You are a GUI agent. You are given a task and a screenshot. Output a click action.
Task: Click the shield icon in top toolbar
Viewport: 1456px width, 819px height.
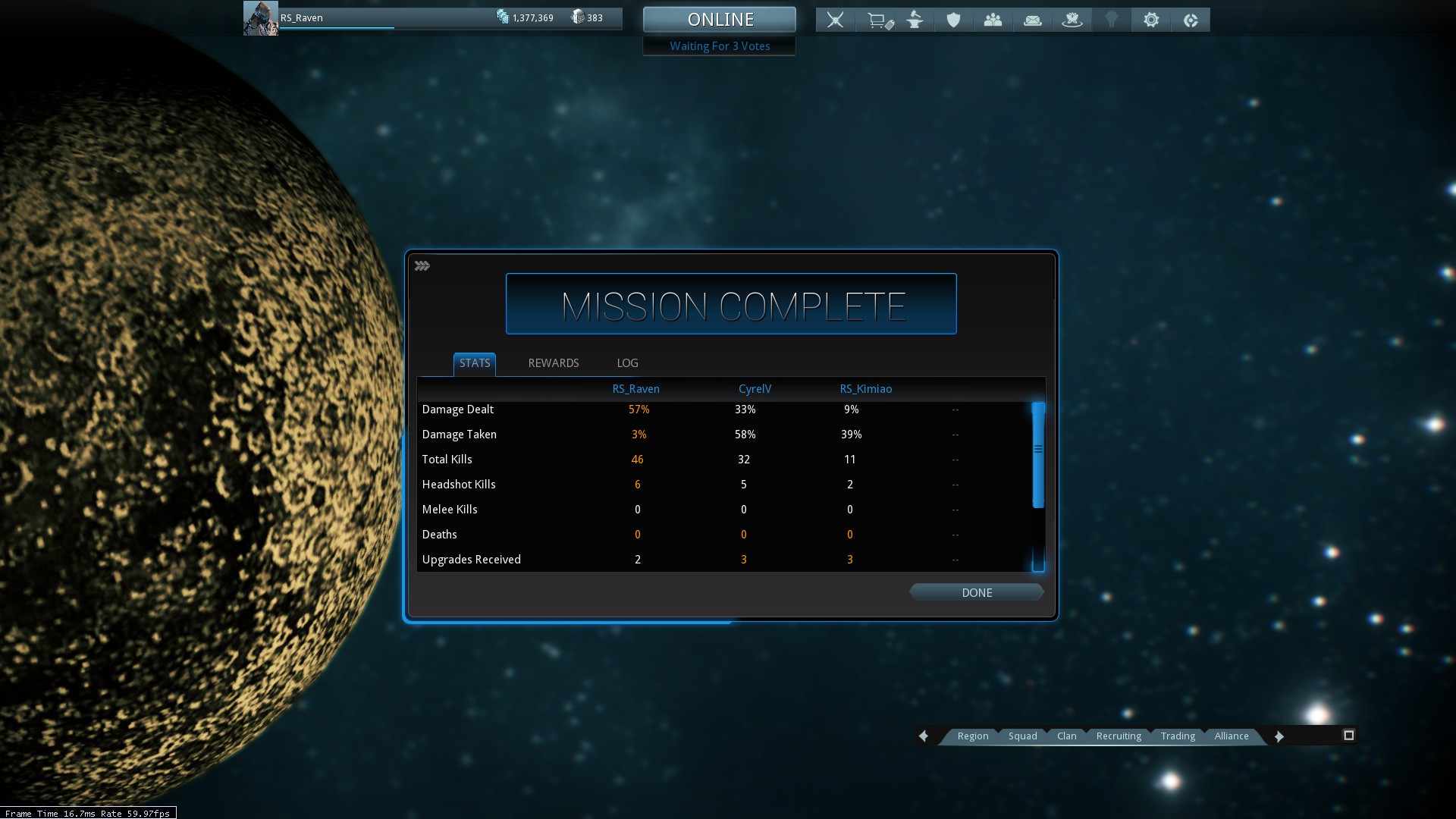point(953,20)
